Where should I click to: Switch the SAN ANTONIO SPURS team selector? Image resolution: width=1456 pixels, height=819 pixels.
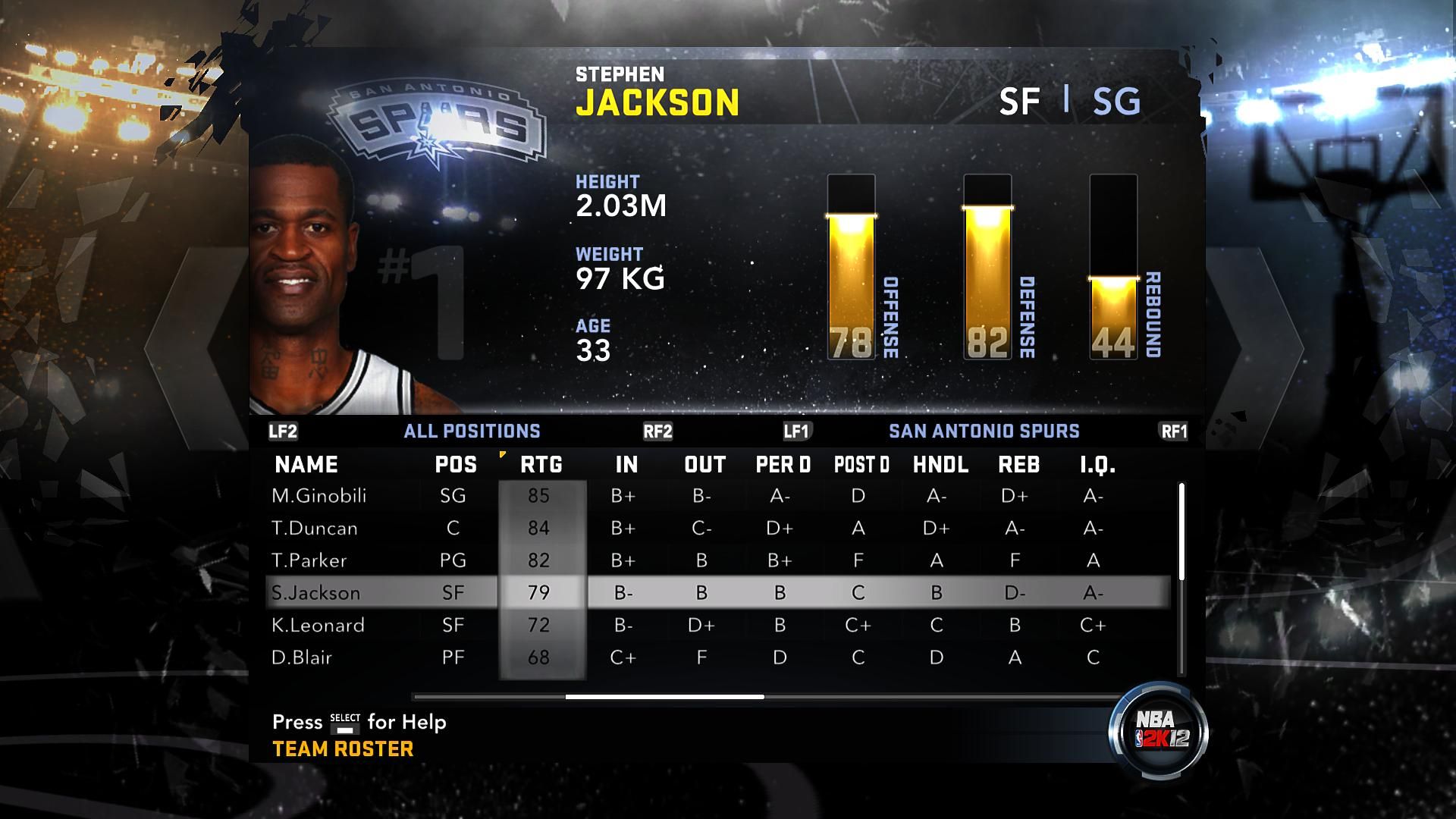pyautogui.click(x=984, y=431)
